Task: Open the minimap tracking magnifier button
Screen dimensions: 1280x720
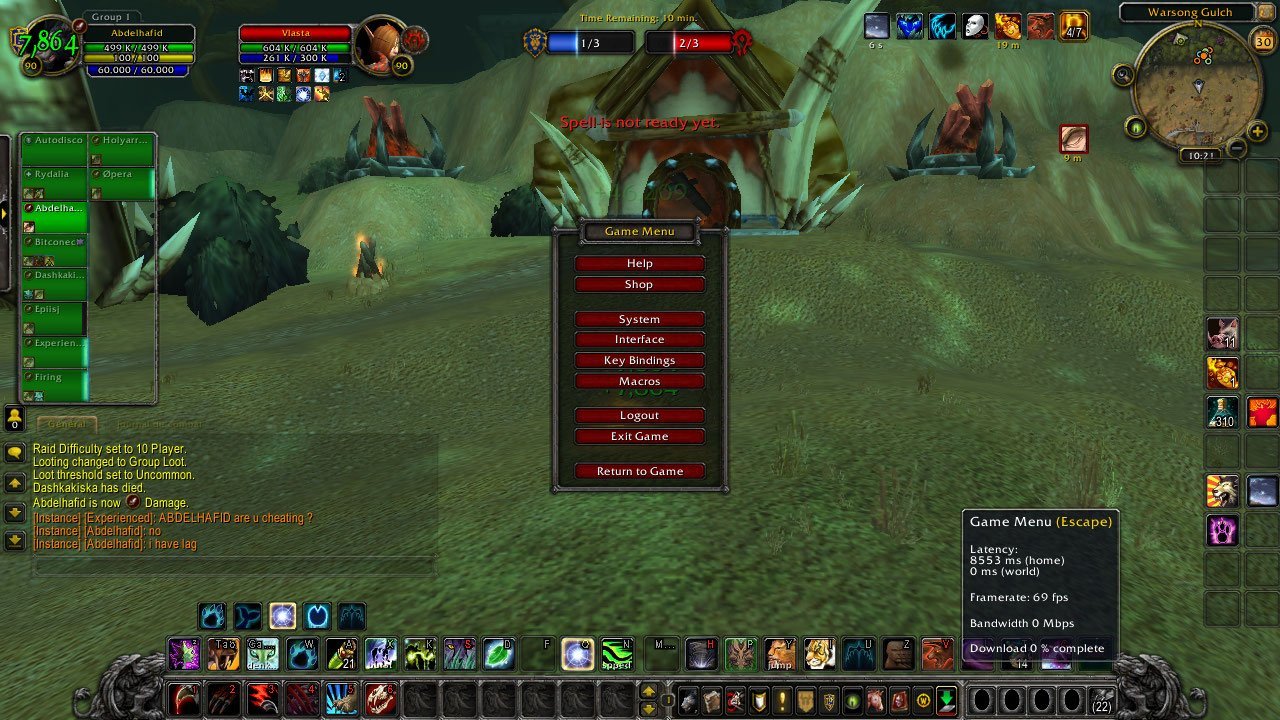Action: coord(1124,75)
